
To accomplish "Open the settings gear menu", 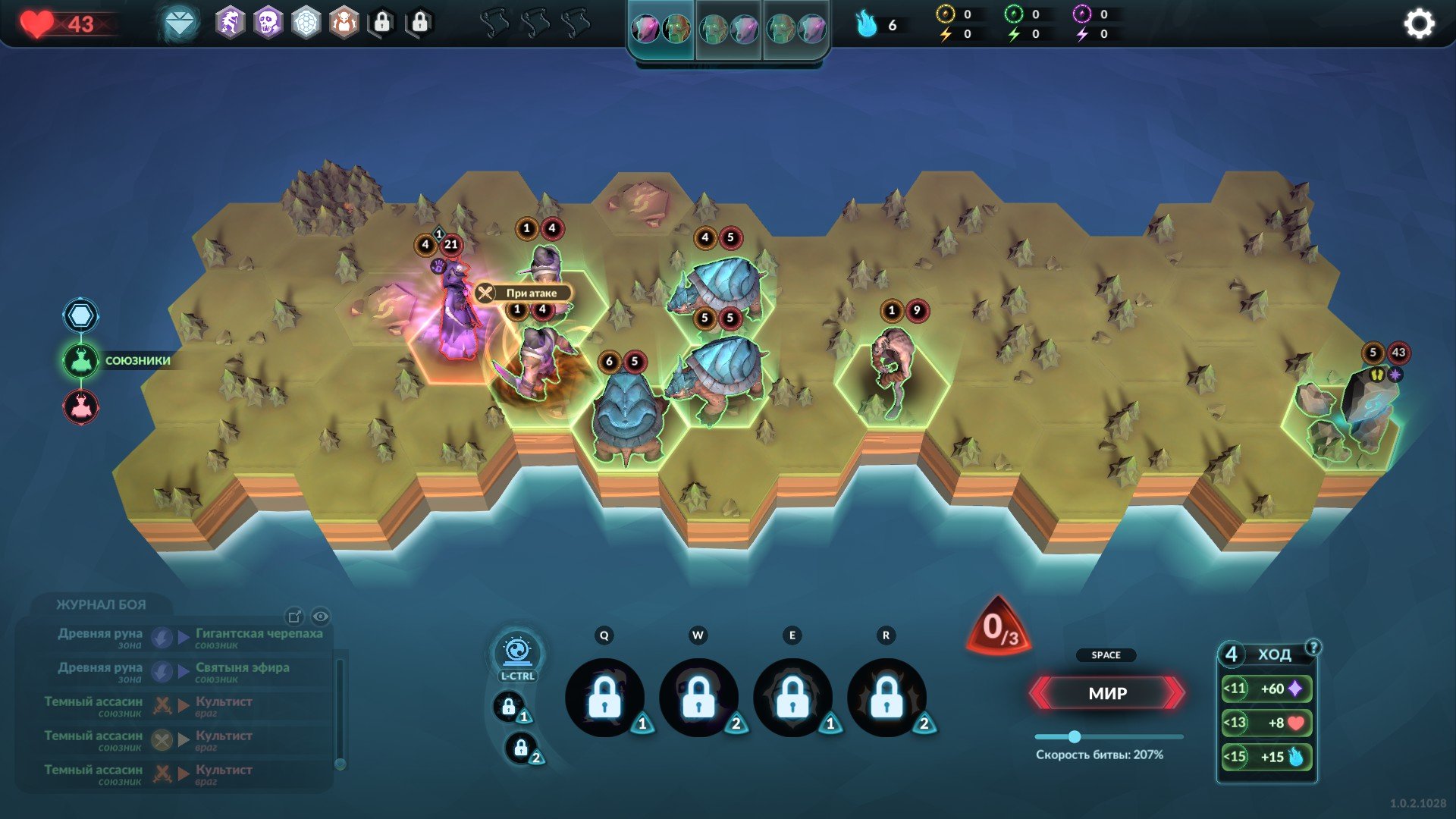I will pyautogui.click(x=1419, y=24).
